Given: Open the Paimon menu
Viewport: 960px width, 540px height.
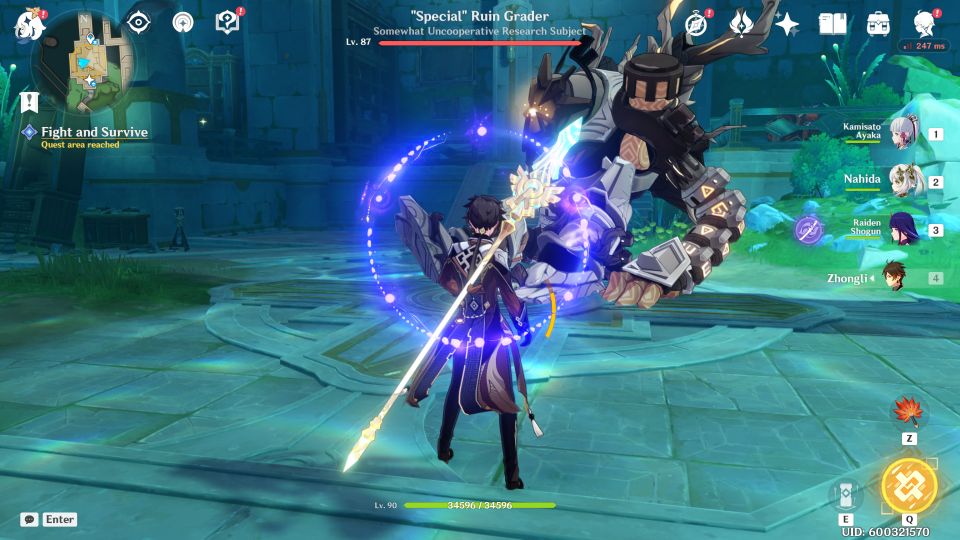Looking at the screenshot, I should (x=26, y=24).
